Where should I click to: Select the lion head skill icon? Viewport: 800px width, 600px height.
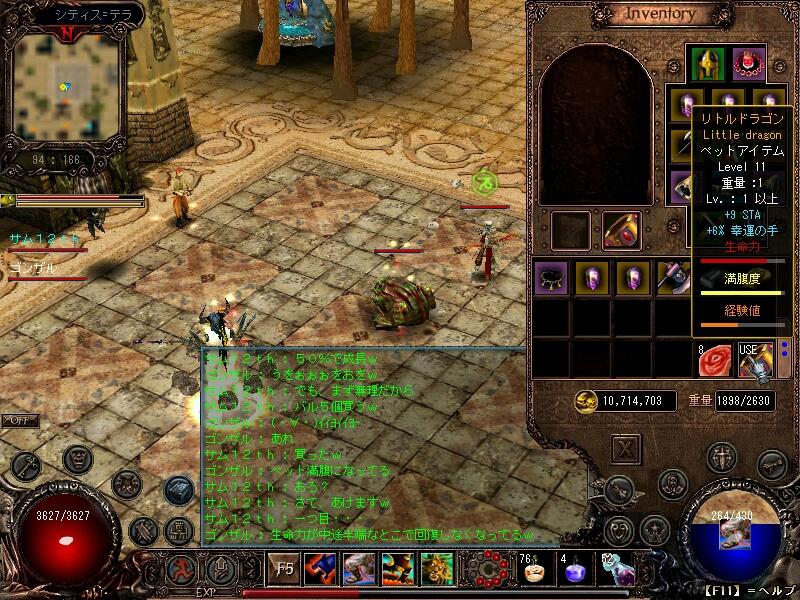[436, 569]
